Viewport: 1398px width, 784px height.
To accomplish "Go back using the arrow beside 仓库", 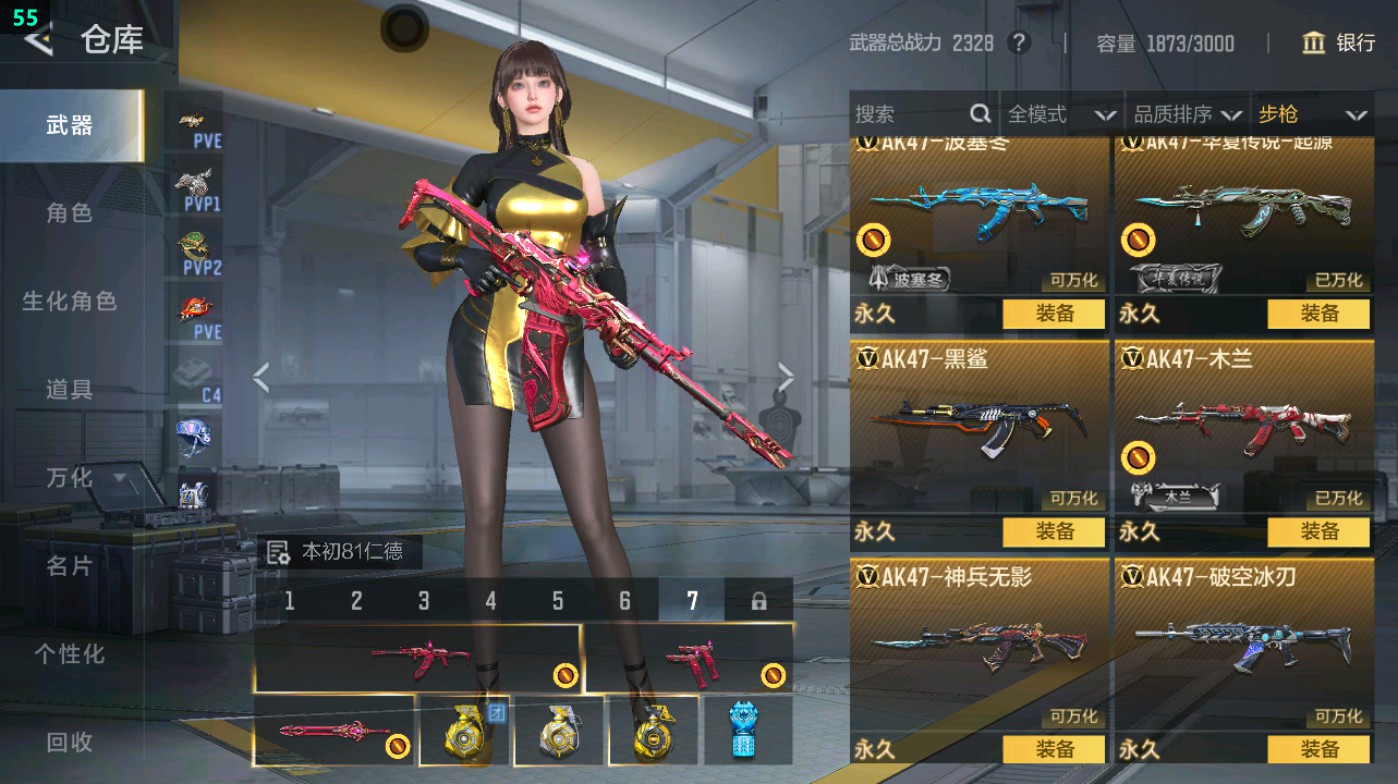I will pos(38,40).
